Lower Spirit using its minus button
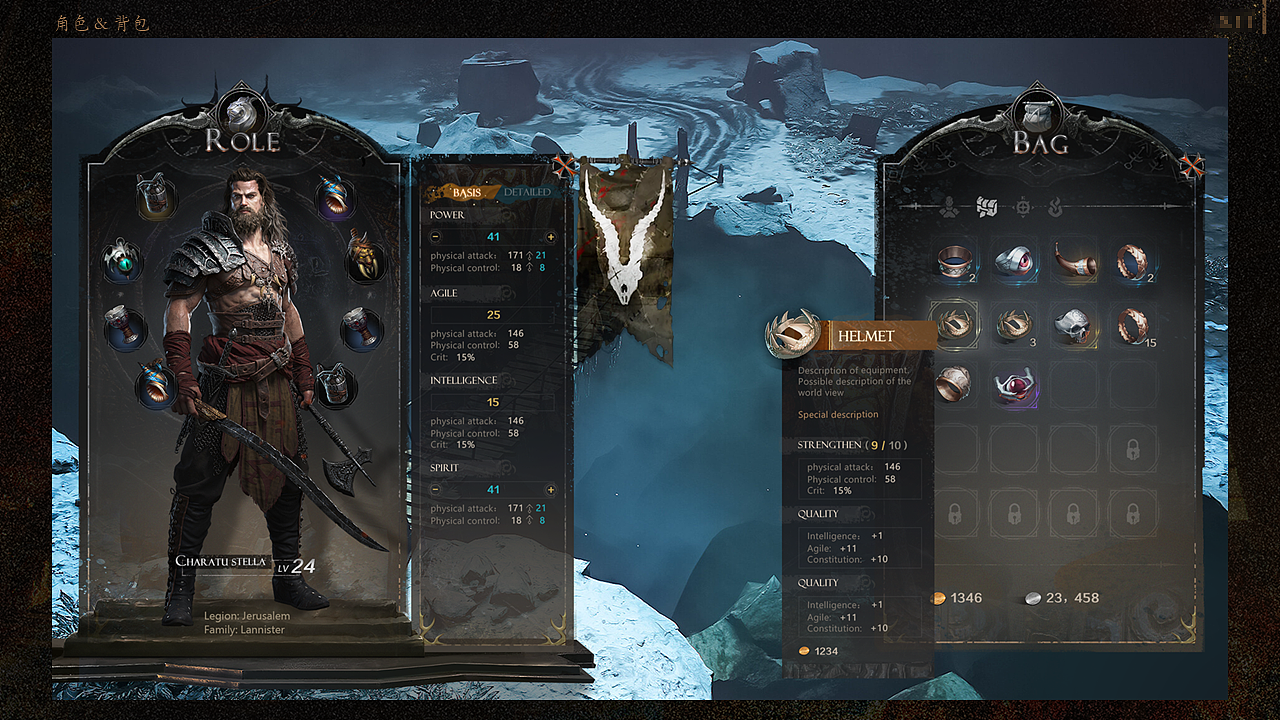The image size is (1280, 720). click(x=436, y=490)
